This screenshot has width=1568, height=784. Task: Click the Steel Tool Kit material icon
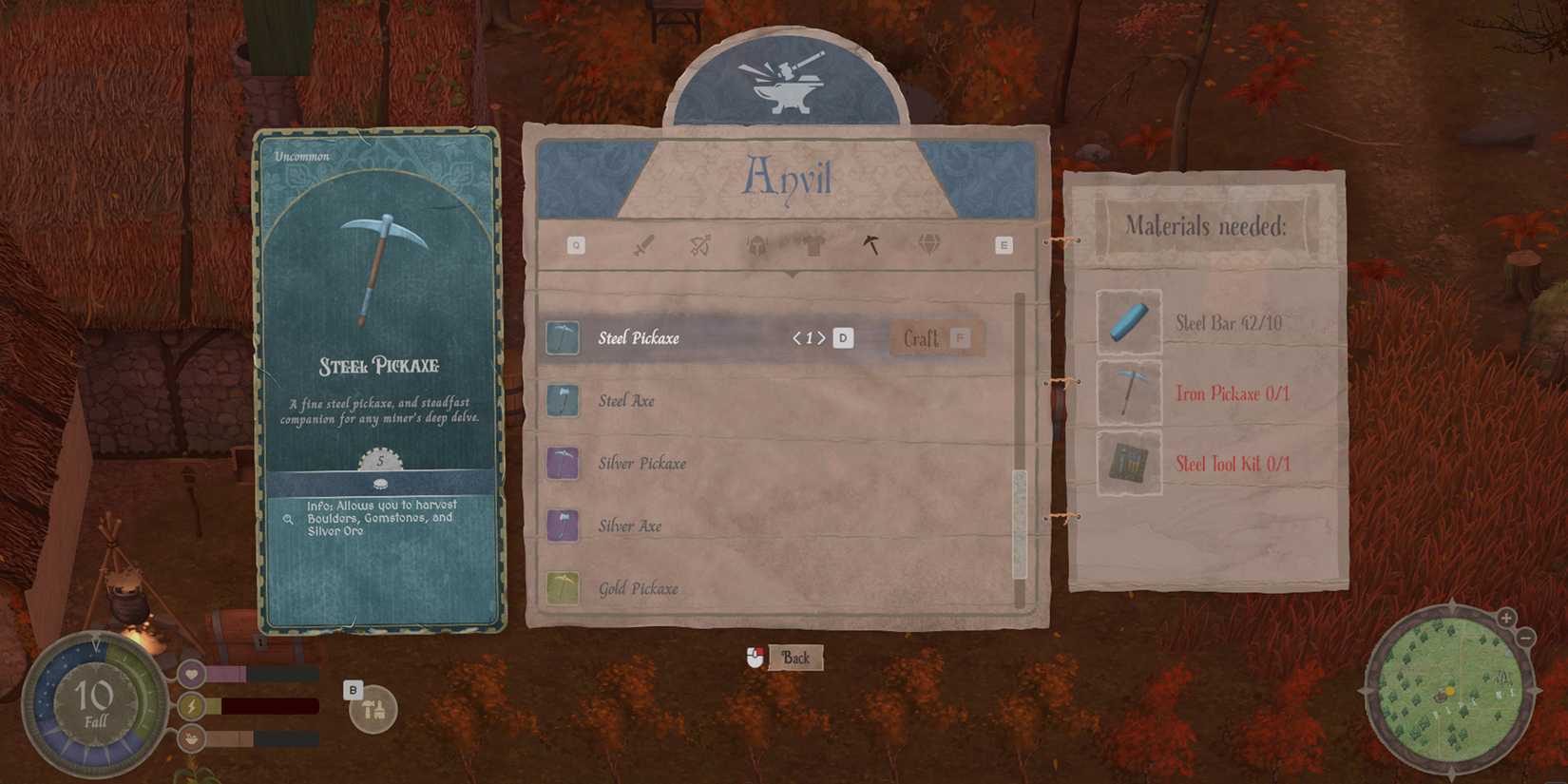click(x=1129, y=464)
